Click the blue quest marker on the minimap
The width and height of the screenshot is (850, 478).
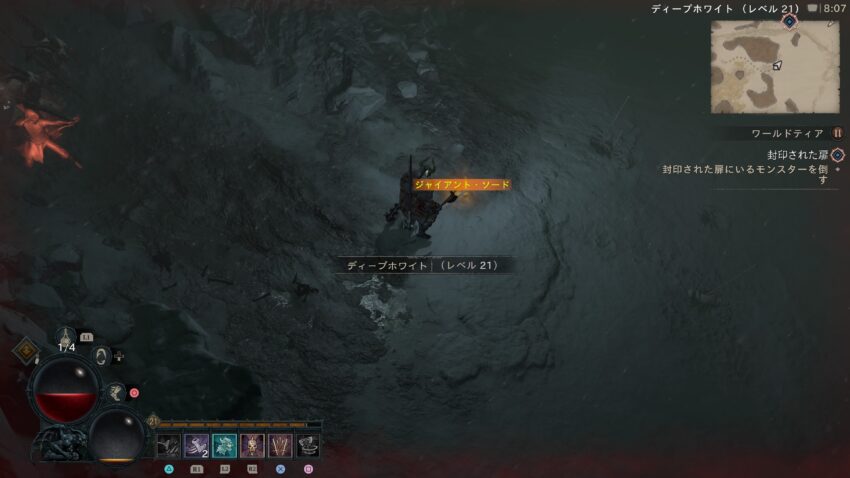coord(789,21)
